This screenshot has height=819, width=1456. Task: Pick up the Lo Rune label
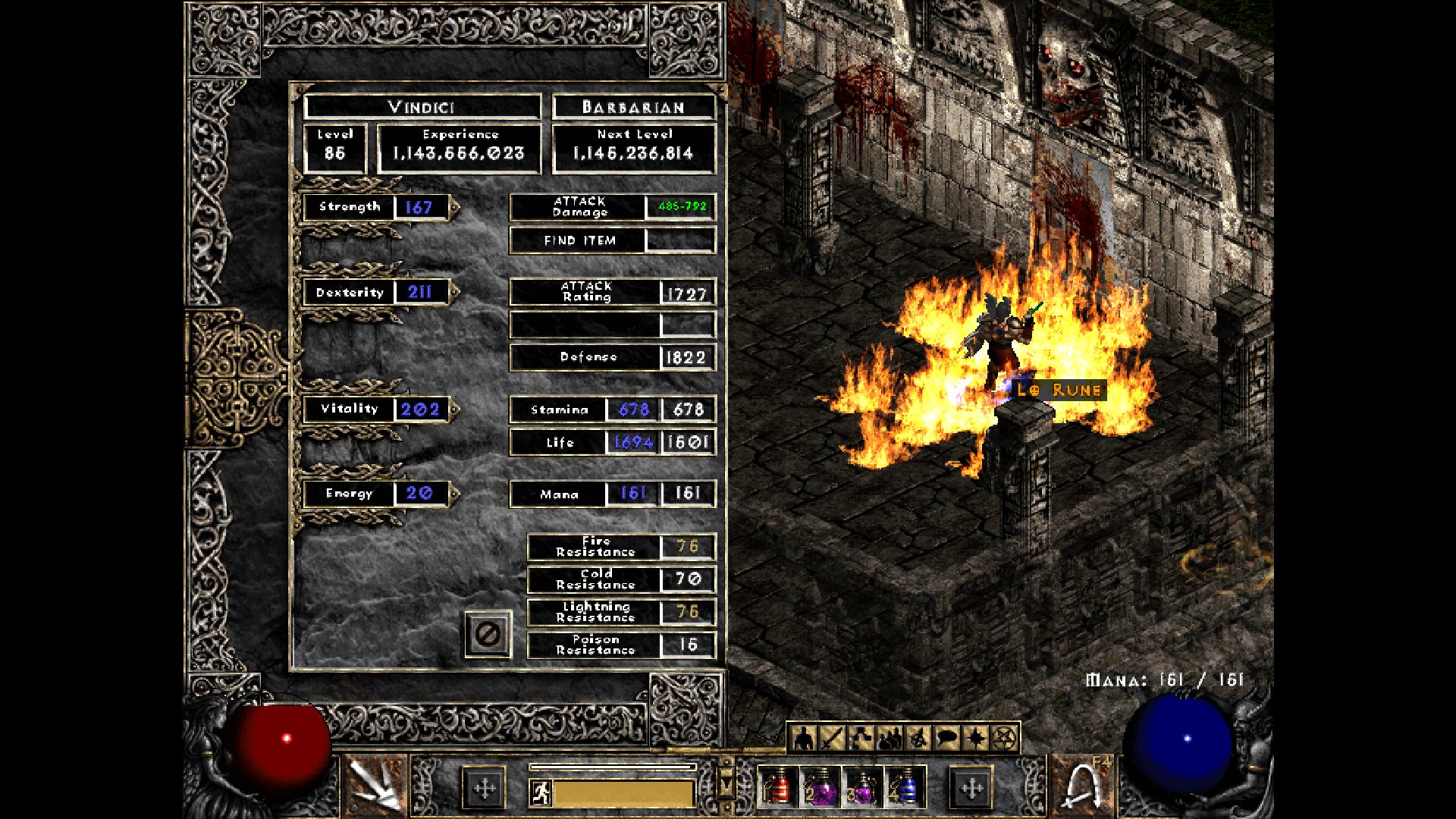[1059, 390]
